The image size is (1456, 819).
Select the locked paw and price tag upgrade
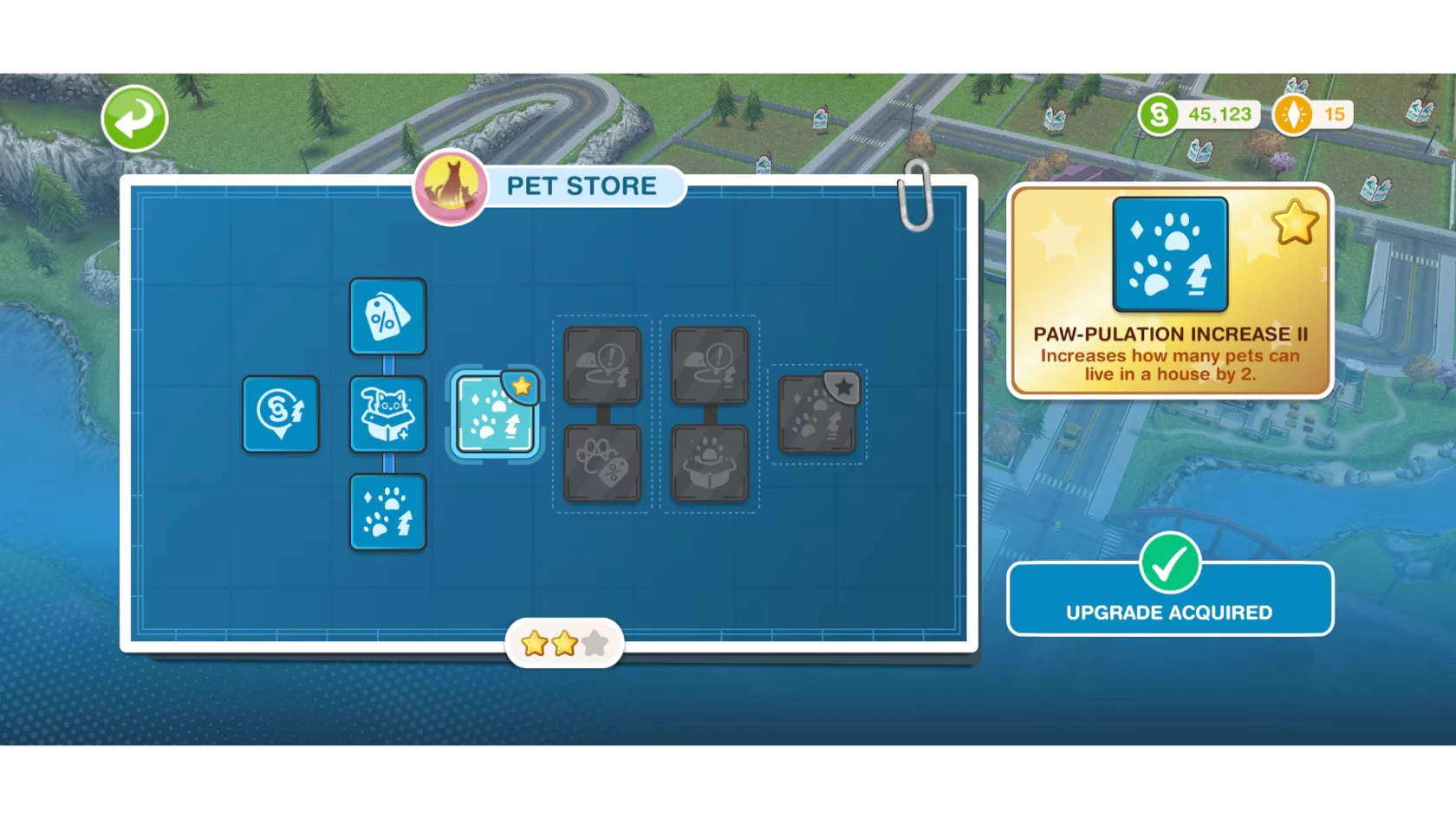[x=602, y=464]
